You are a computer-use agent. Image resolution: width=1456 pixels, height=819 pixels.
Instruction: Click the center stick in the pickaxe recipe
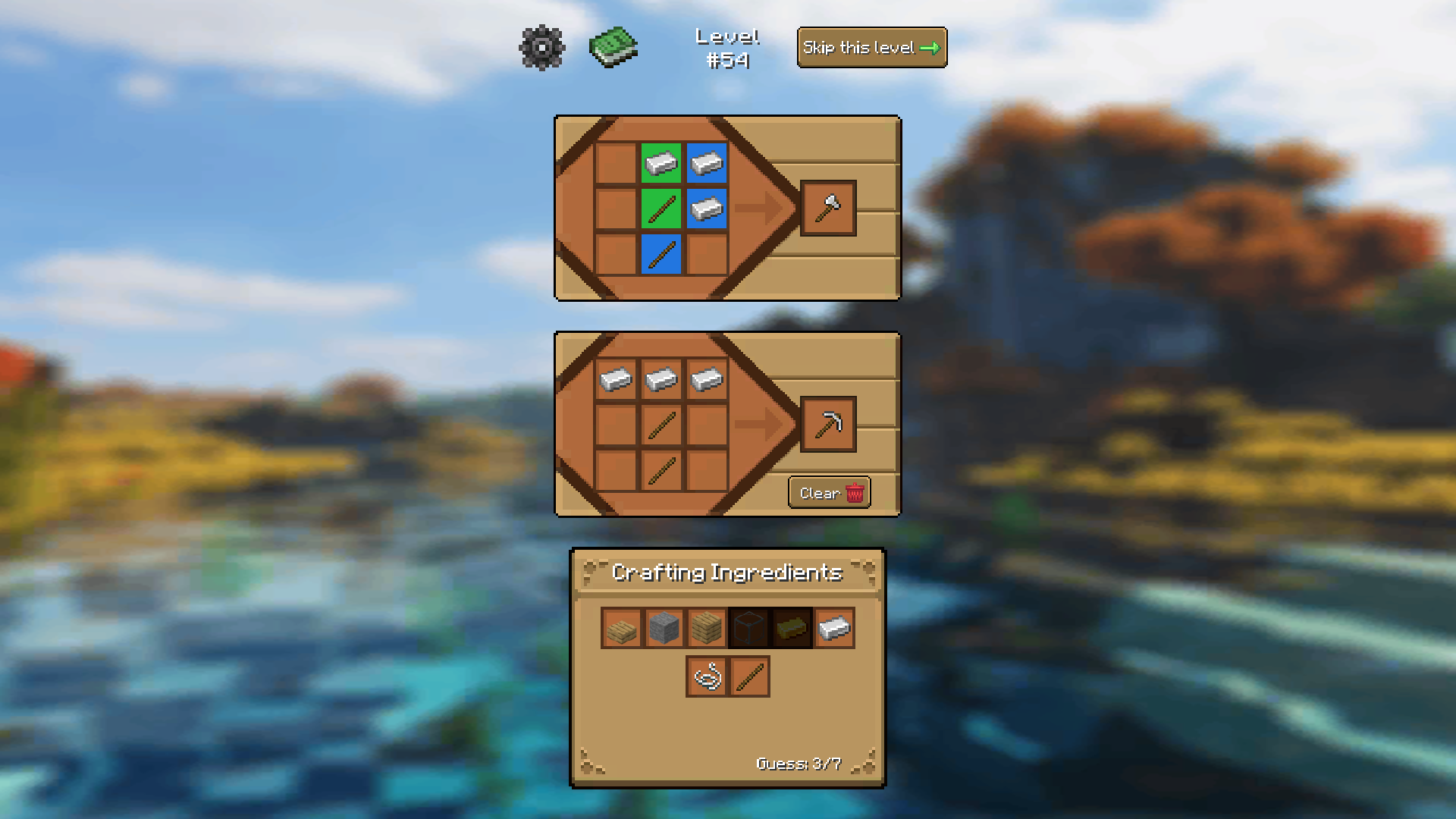[x=661, y=425]
